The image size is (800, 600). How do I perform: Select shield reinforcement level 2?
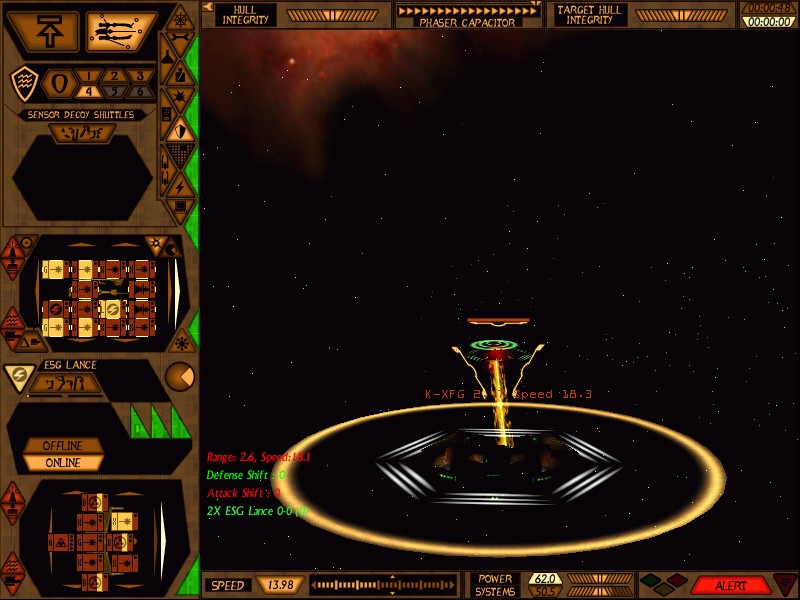click(x=113, y=76)
